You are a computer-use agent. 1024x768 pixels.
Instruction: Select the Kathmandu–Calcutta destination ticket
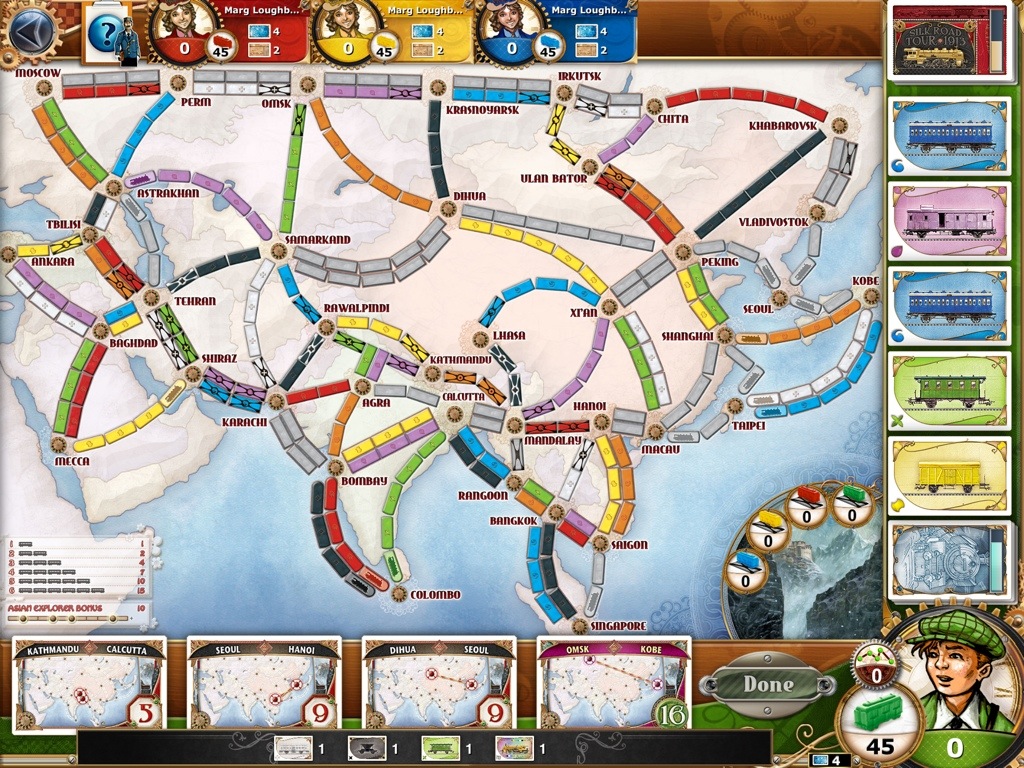(88, 684)
